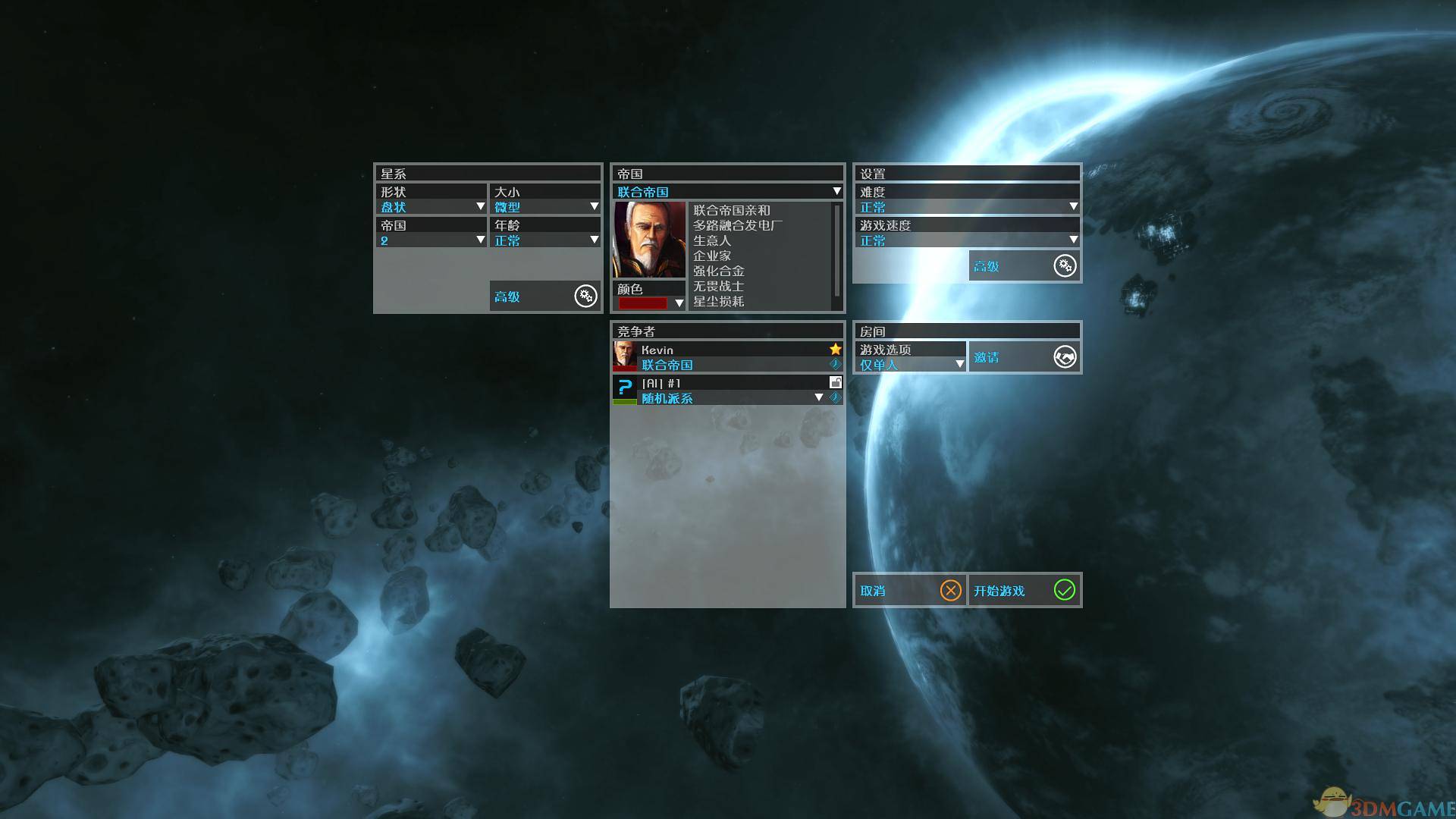
Task: Select the Kevin player row
Action: pyautogui.click(x=727, y=356)
